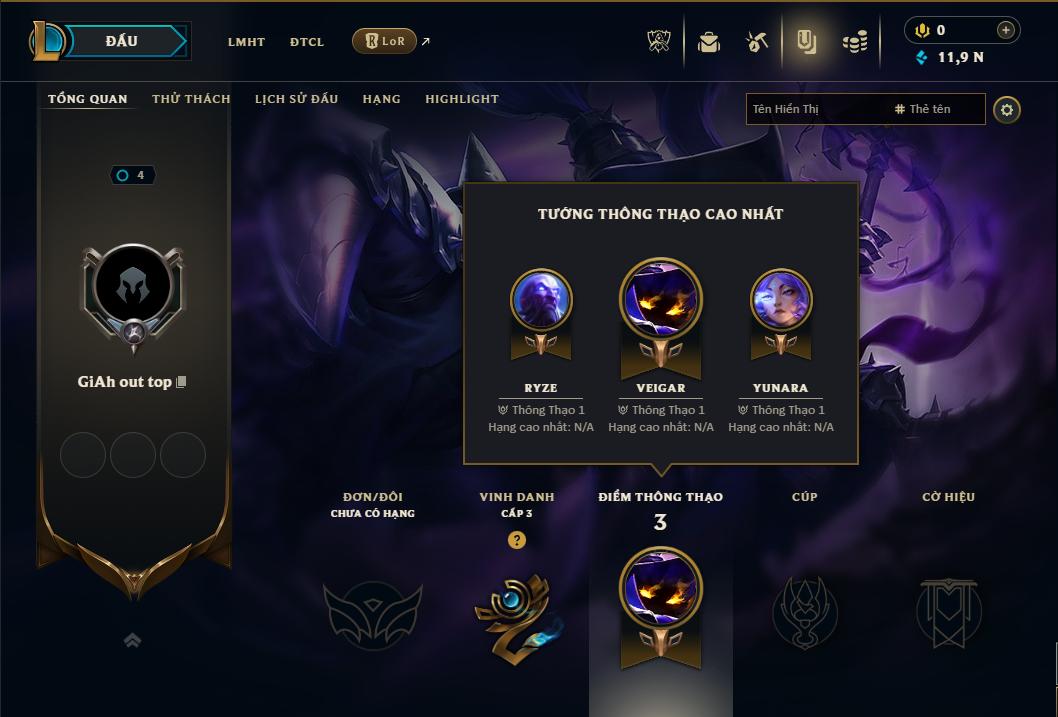Select Ryze mastery portrait
This screenshot has width=1058, height=717.
[x=541, y=300]
